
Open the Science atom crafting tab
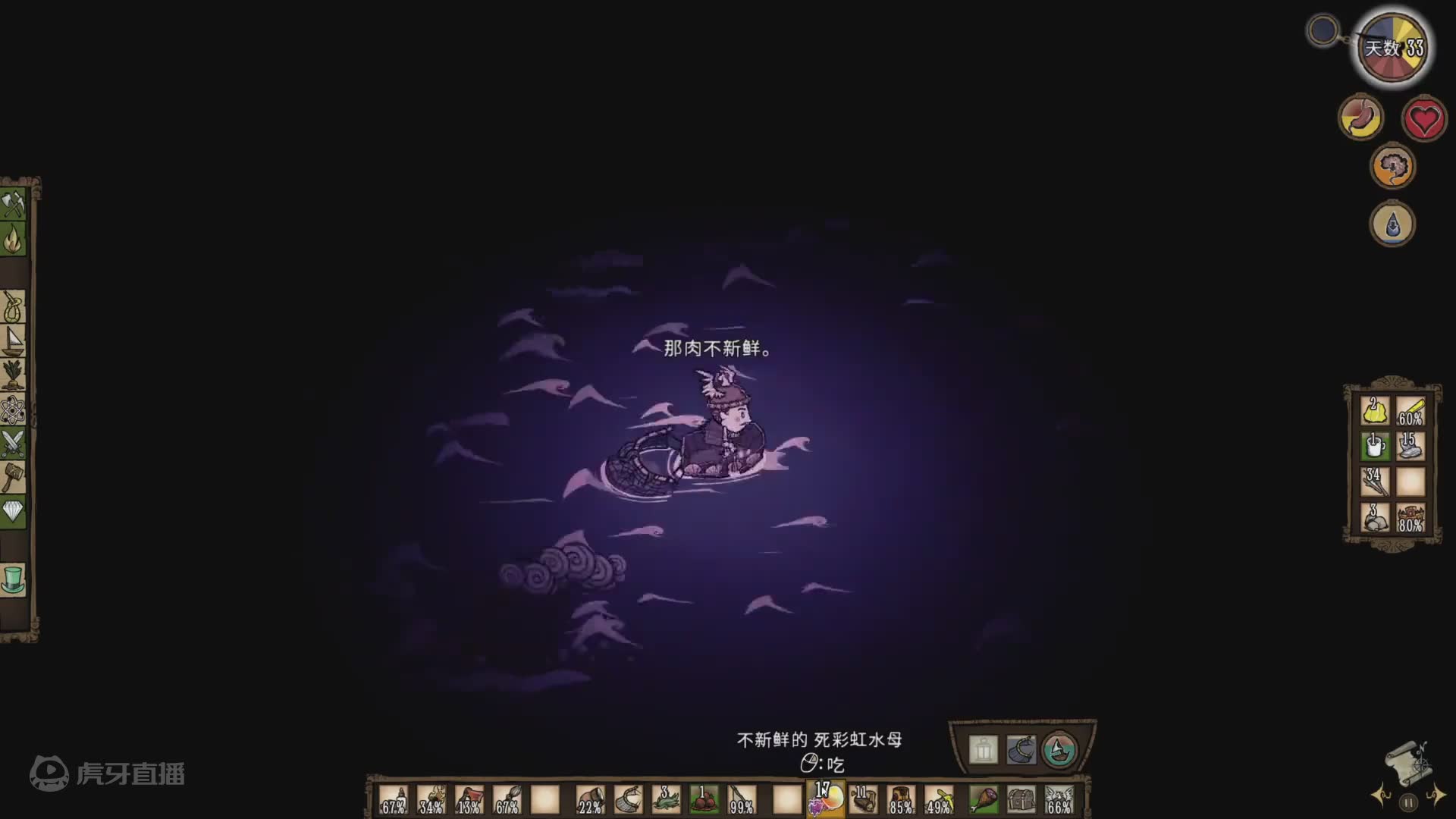[14, 410]
